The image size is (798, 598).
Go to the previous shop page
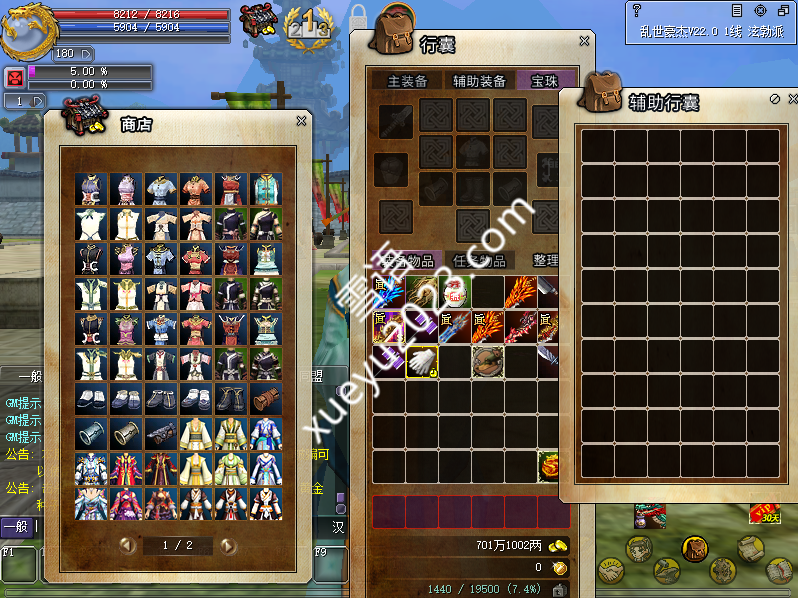tap(127, 546)
